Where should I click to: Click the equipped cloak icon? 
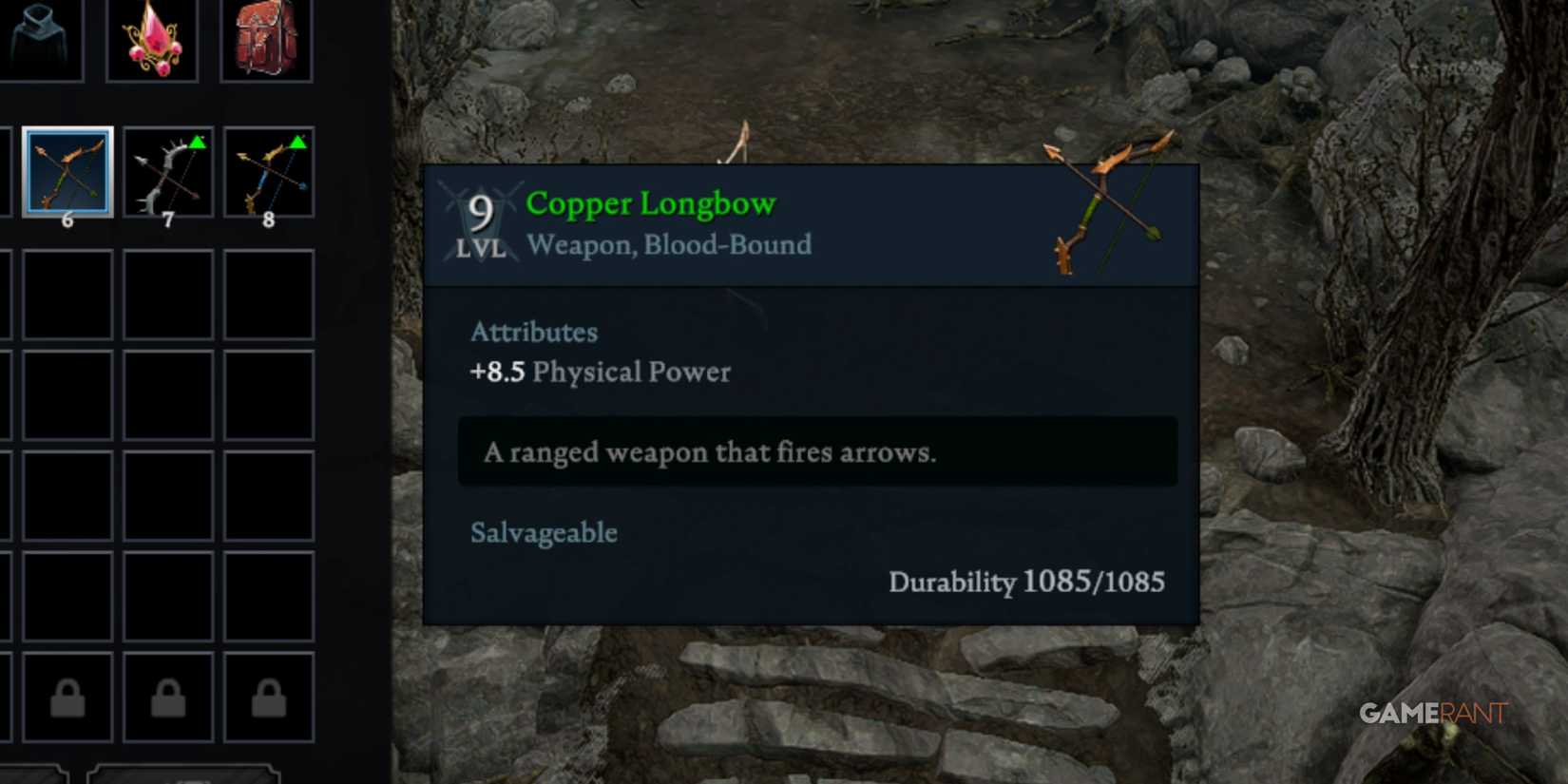(x=43, y=38)
